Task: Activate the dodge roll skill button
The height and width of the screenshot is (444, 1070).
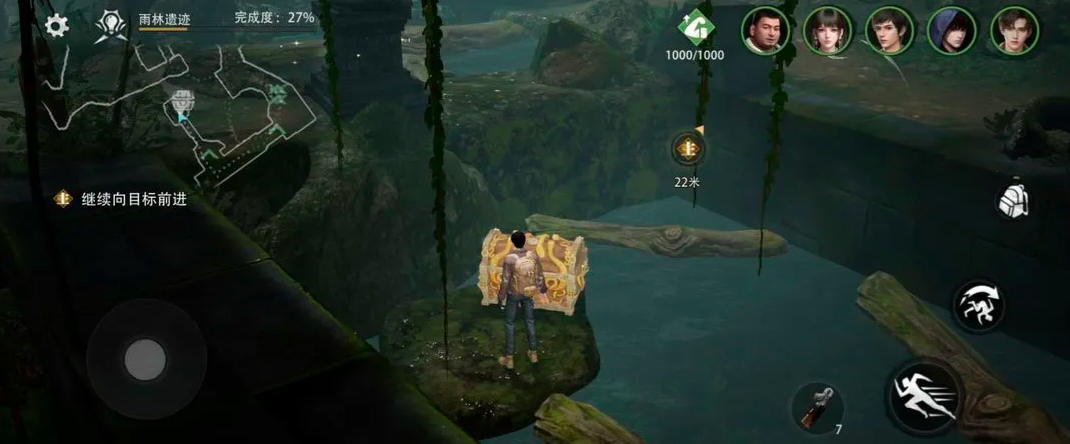Action: click(x=978, y=306)
